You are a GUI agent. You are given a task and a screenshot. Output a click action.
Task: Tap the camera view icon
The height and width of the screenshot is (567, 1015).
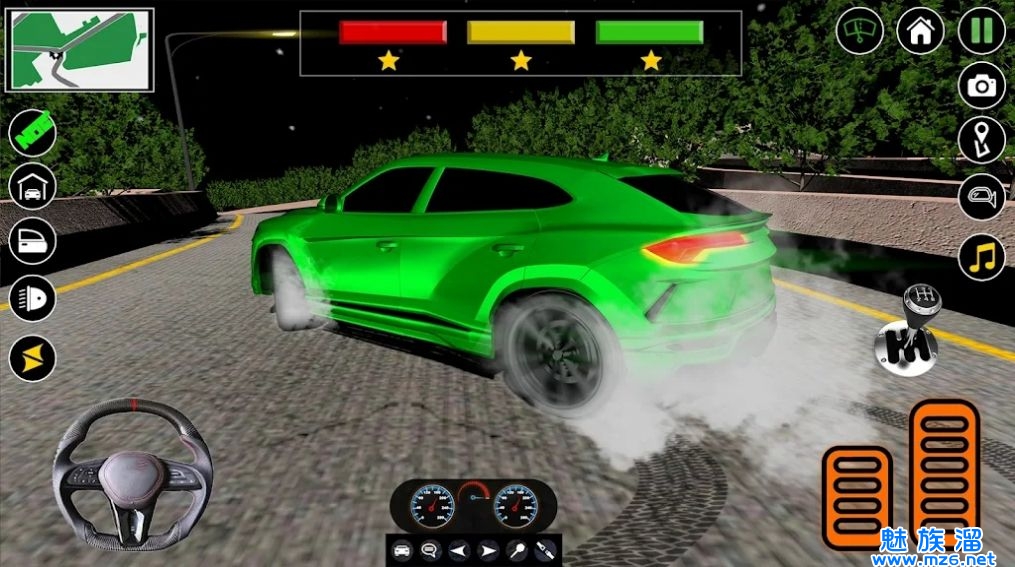981,86
